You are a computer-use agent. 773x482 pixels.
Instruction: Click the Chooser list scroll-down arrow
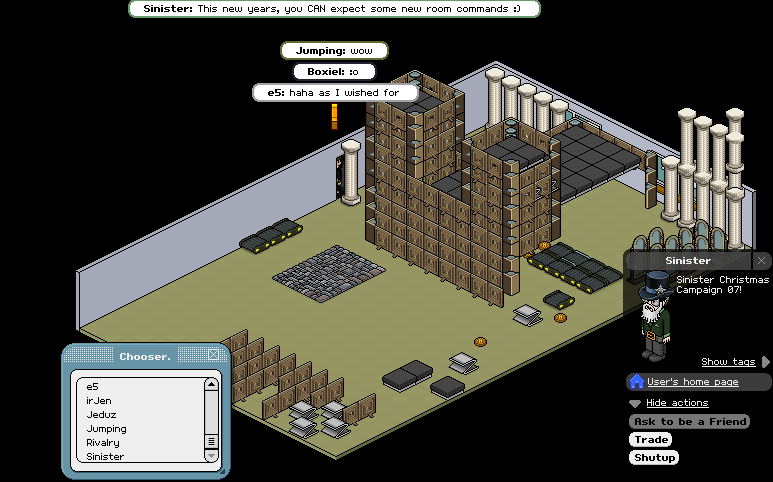[211, 455]
